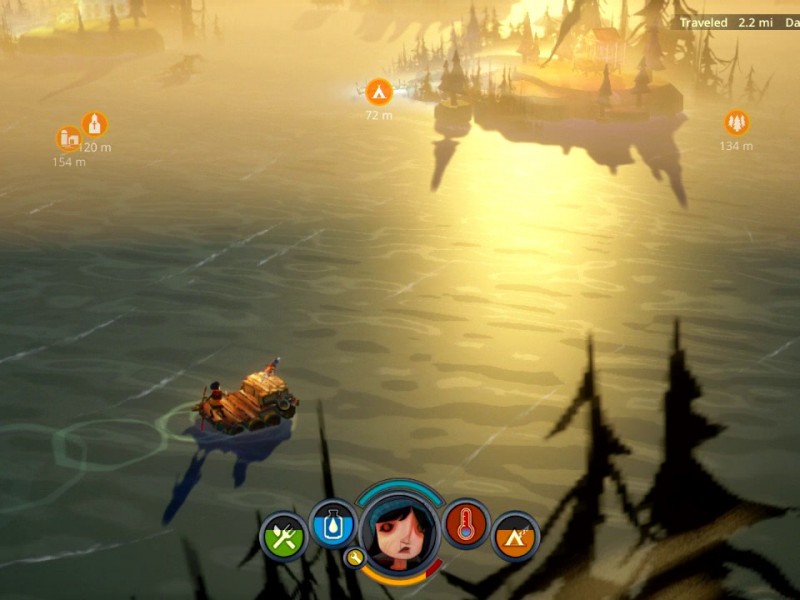Click the tent rest meter icon
800x600 pixels.
516,538
